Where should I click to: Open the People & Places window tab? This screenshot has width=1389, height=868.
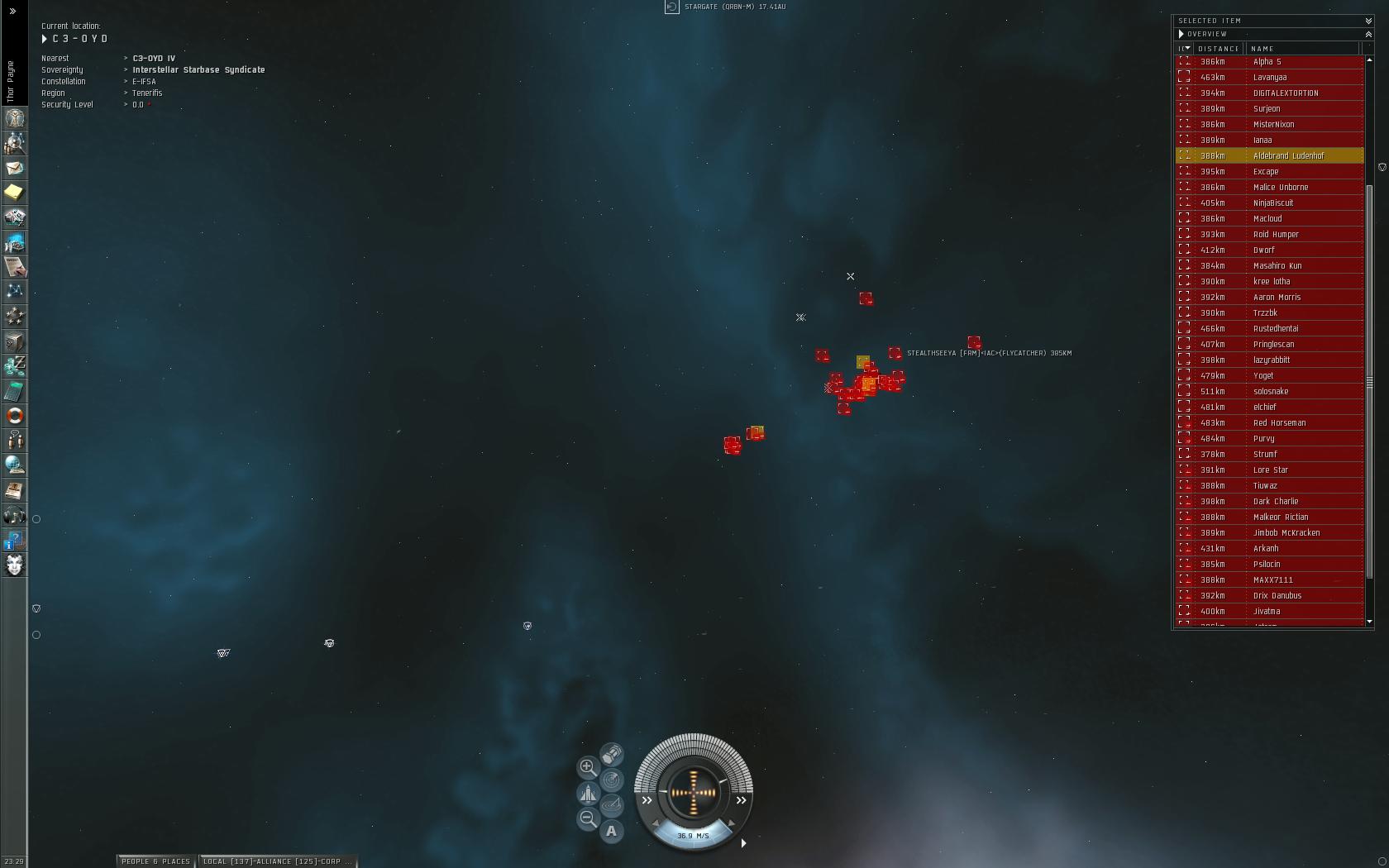coord(156,861)
